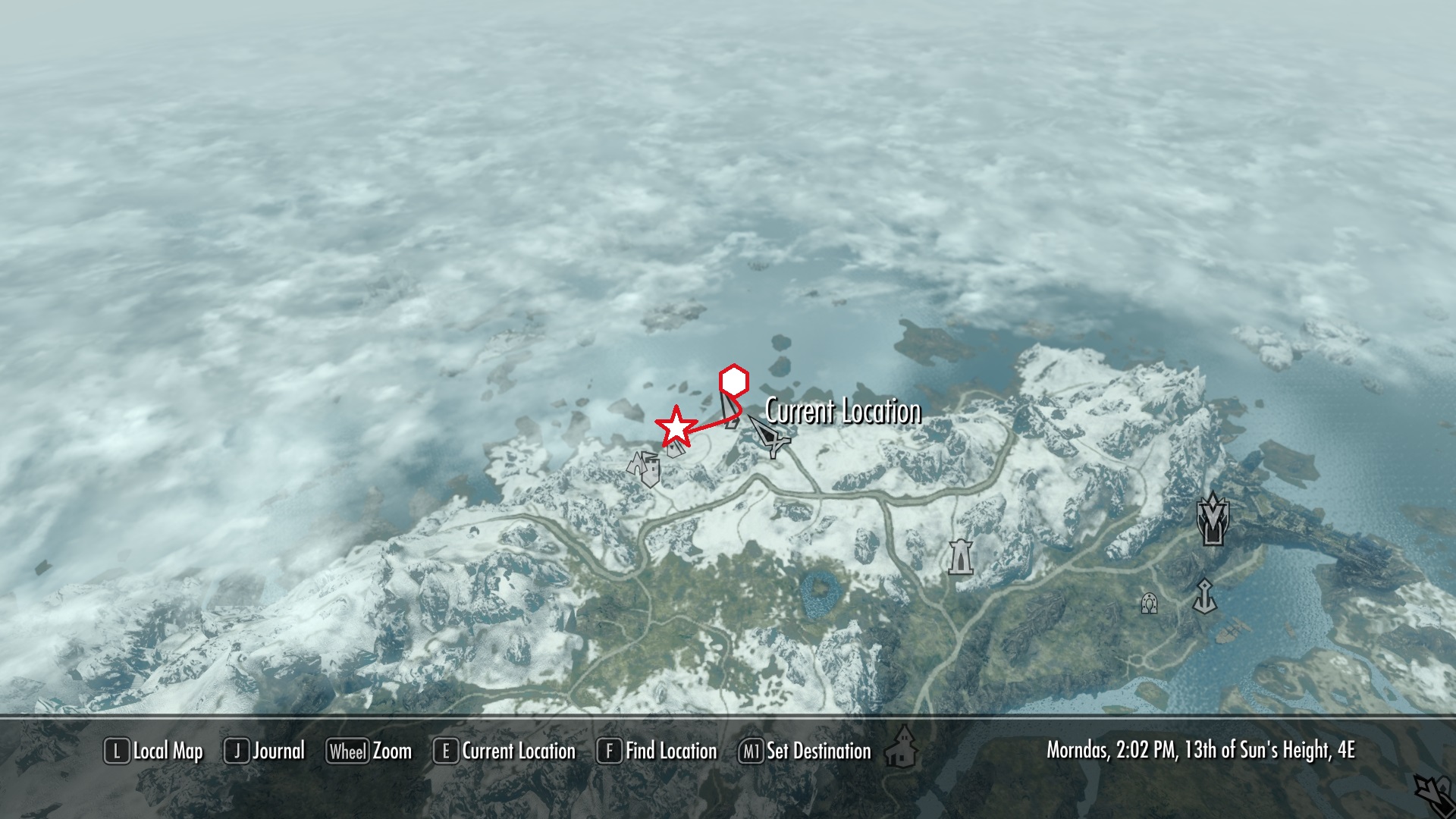Choose the fort tower with flag marker
Viewport: 1456px width, 819px height.
645,467
